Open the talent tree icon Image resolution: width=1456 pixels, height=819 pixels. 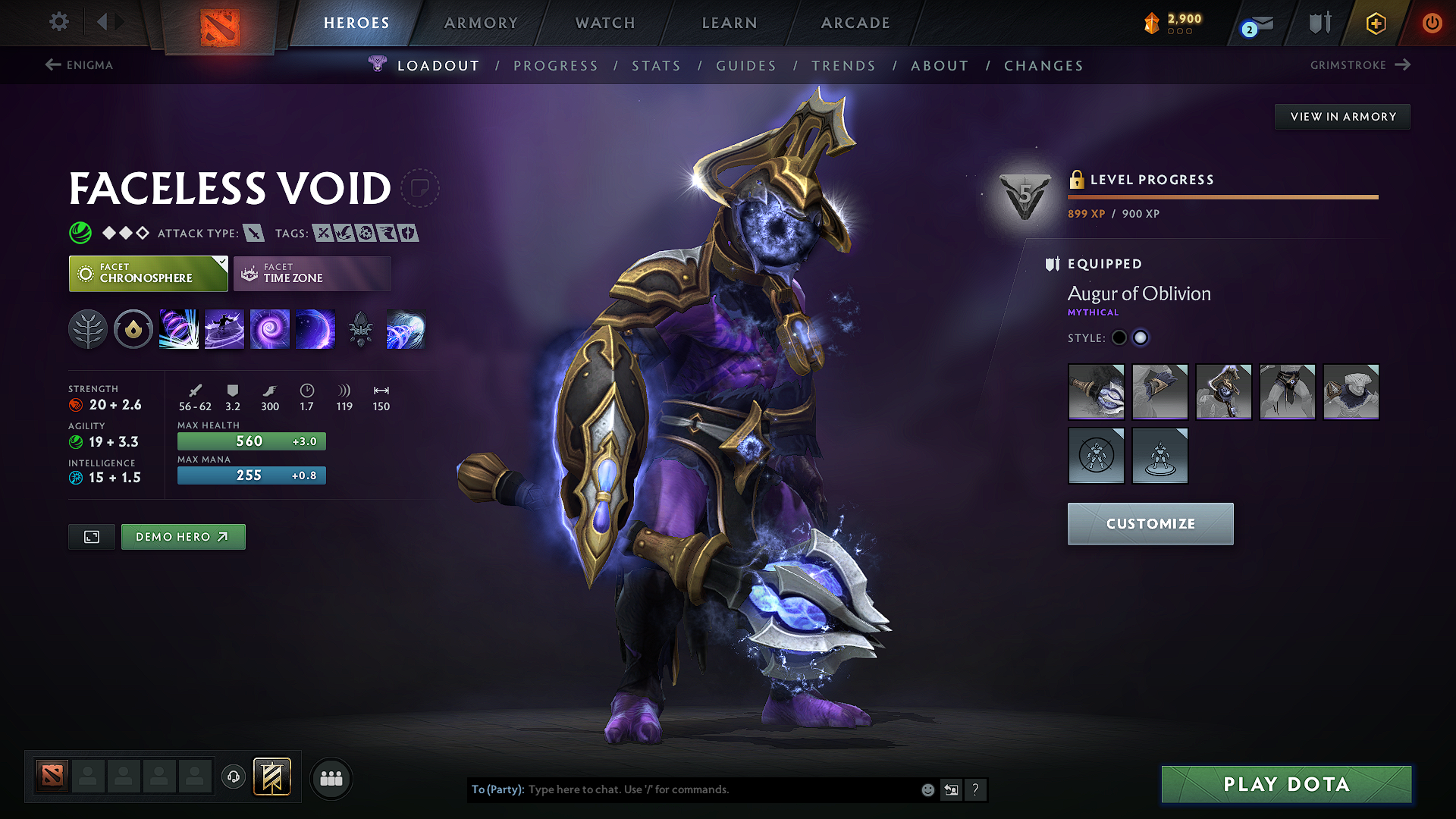[87, 329]
